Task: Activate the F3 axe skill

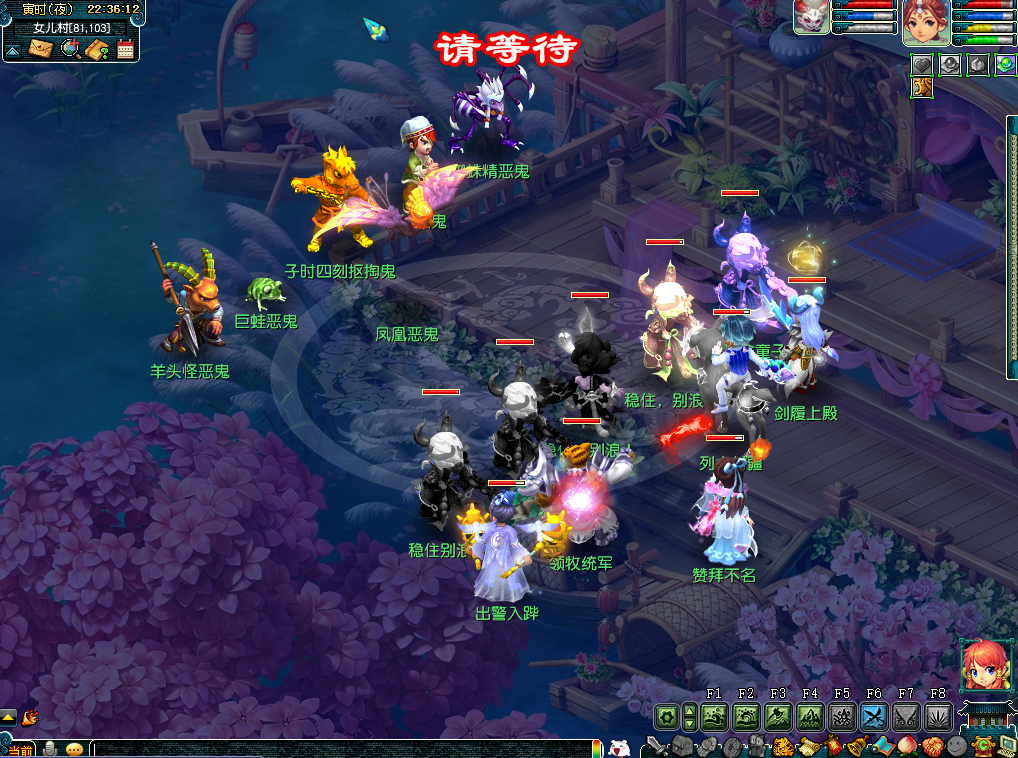Action: tap(778, 716)
